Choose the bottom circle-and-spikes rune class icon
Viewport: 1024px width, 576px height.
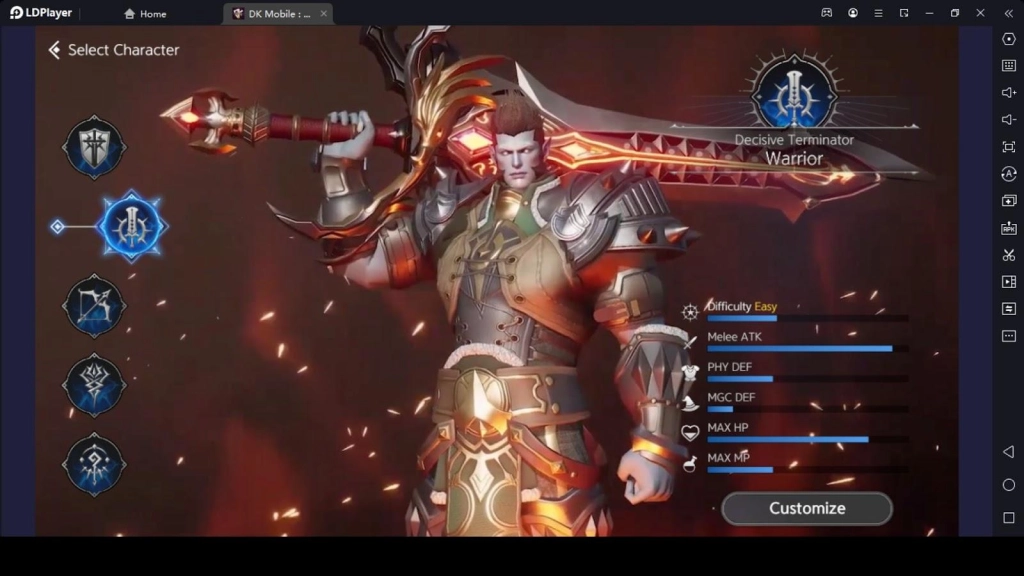tap(94, 463)
